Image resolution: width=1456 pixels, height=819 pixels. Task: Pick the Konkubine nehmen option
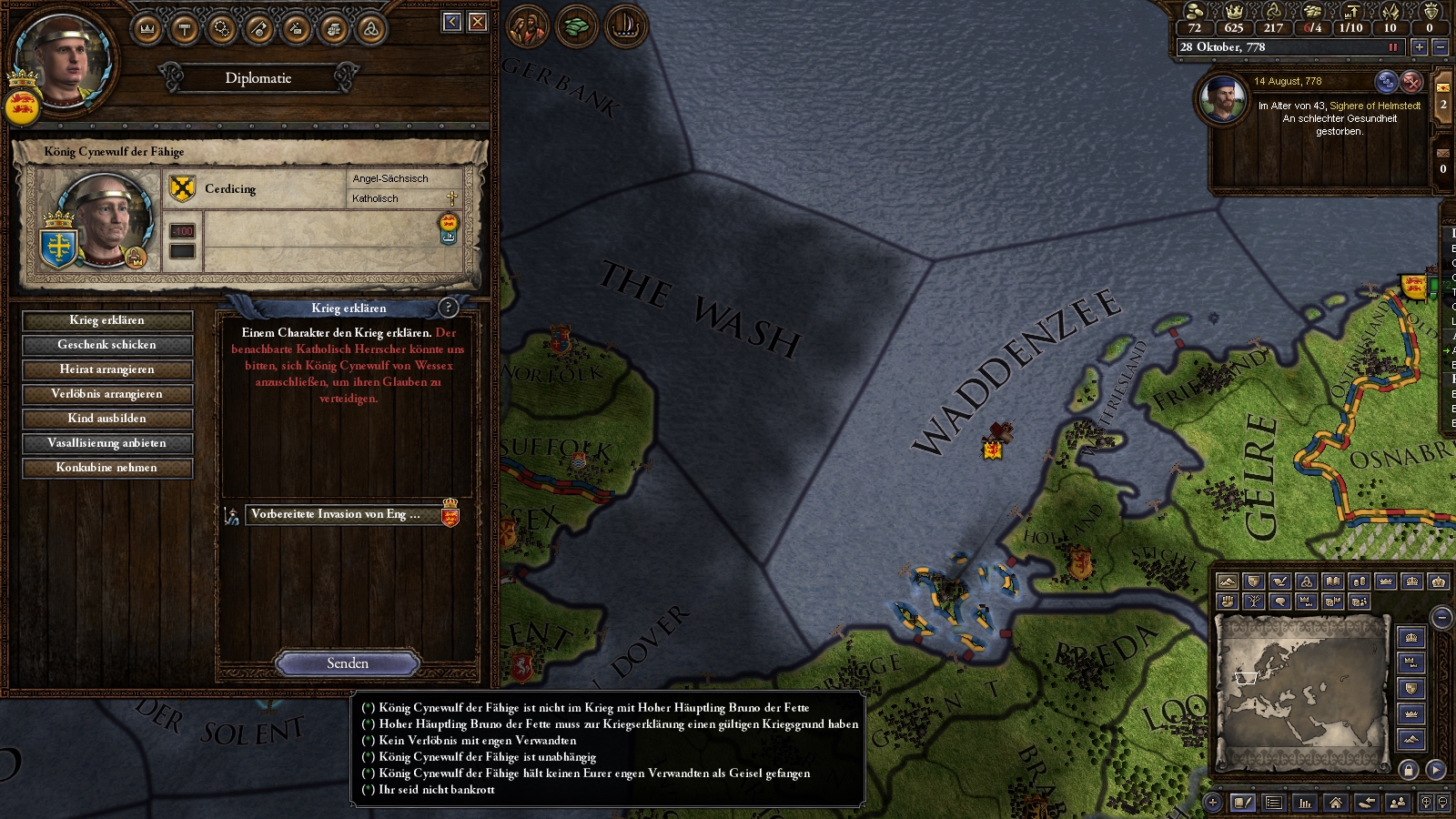click(107, 468)
